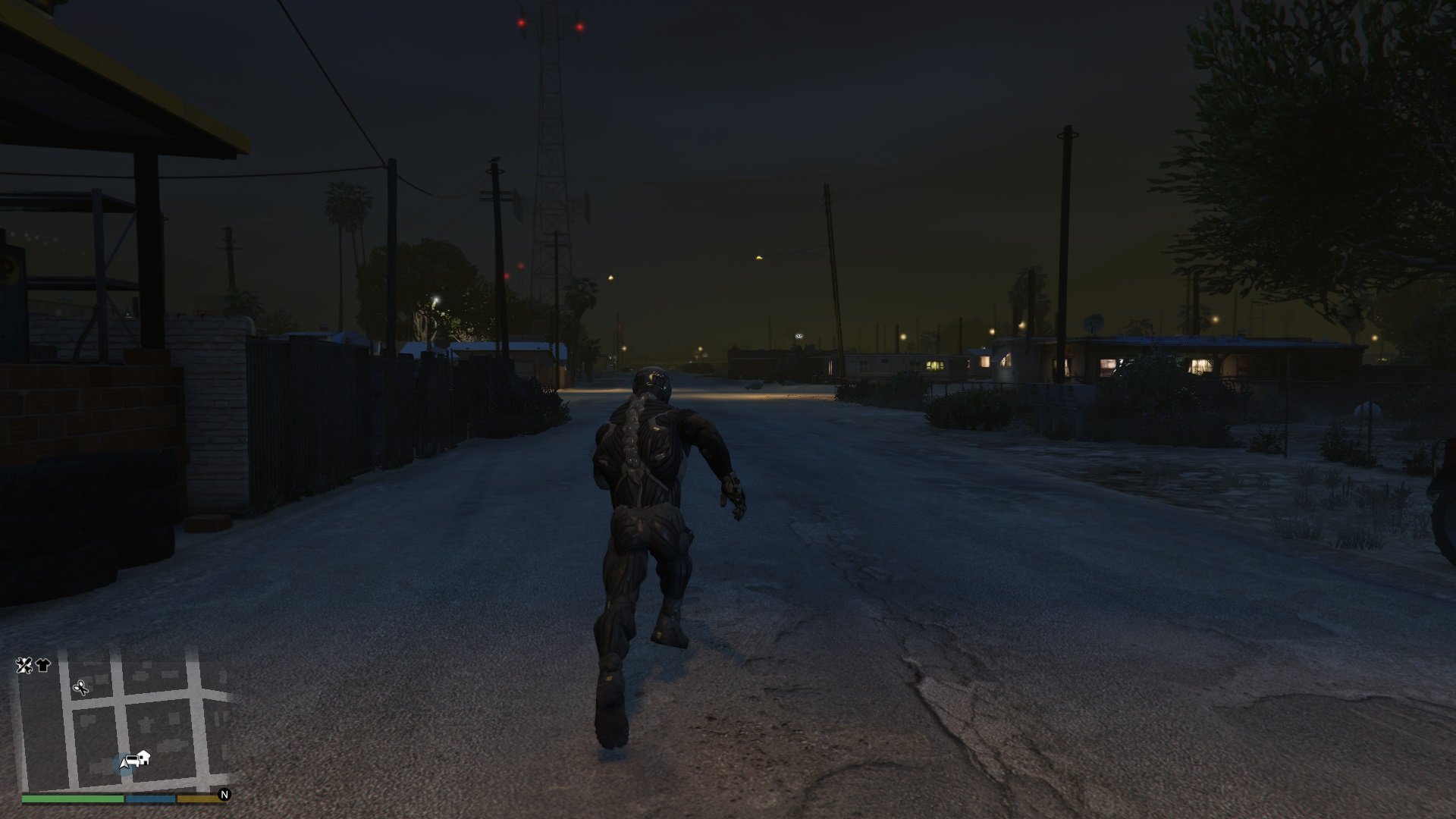Screen dimensions: 1456x819
Task: Click the north compass indicator
Action: click(x=224, y=795)
